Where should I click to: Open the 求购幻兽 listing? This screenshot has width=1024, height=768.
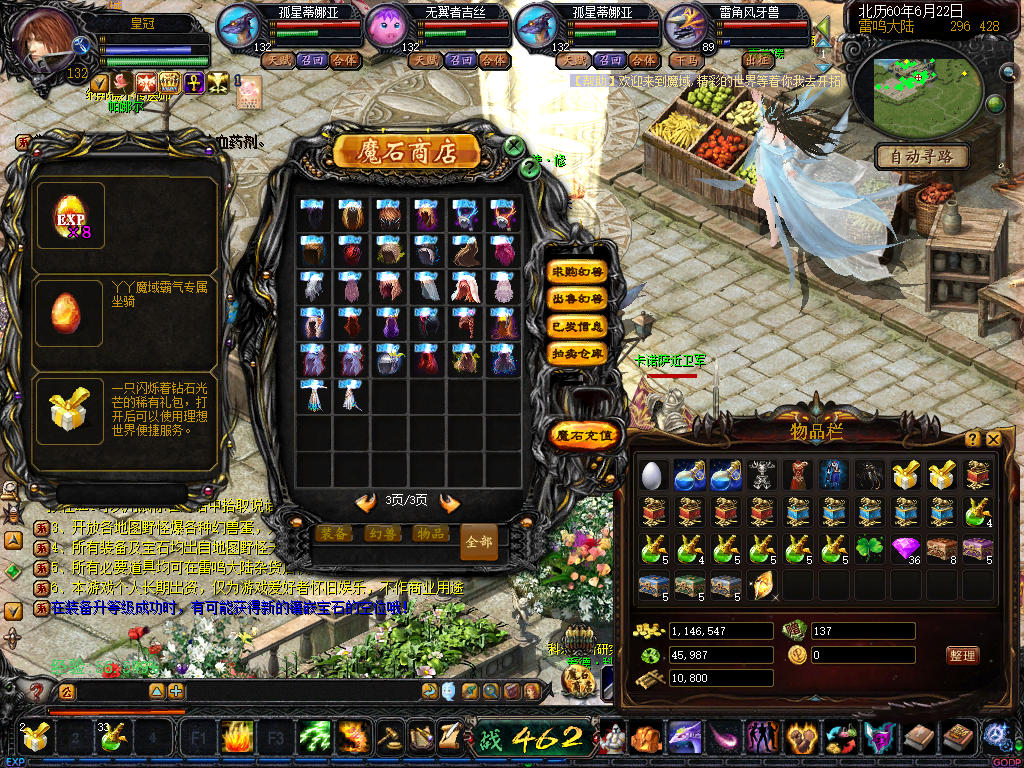[578, 272]
